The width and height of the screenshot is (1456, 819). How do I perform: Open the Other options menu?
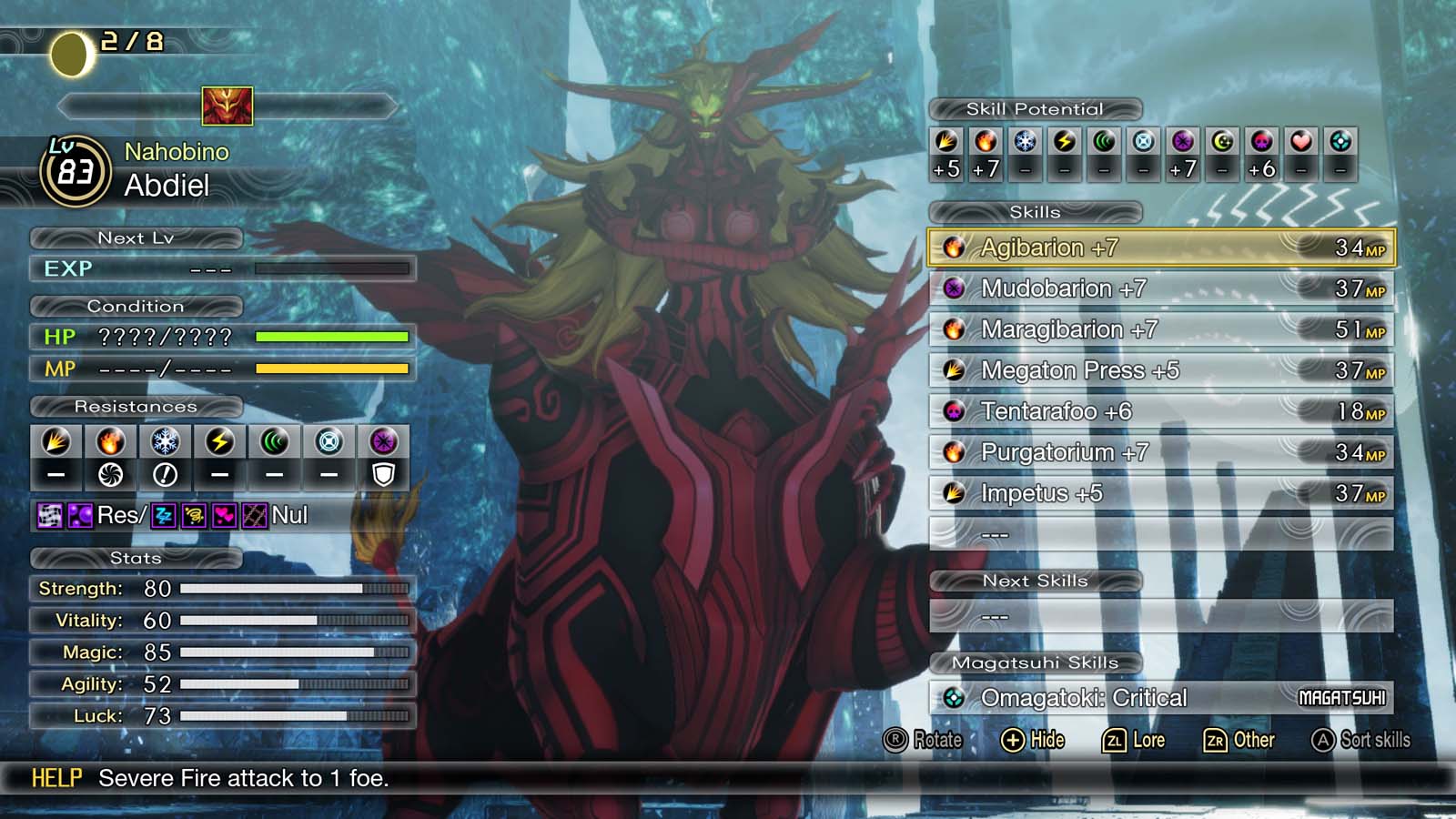(1242, 740)
